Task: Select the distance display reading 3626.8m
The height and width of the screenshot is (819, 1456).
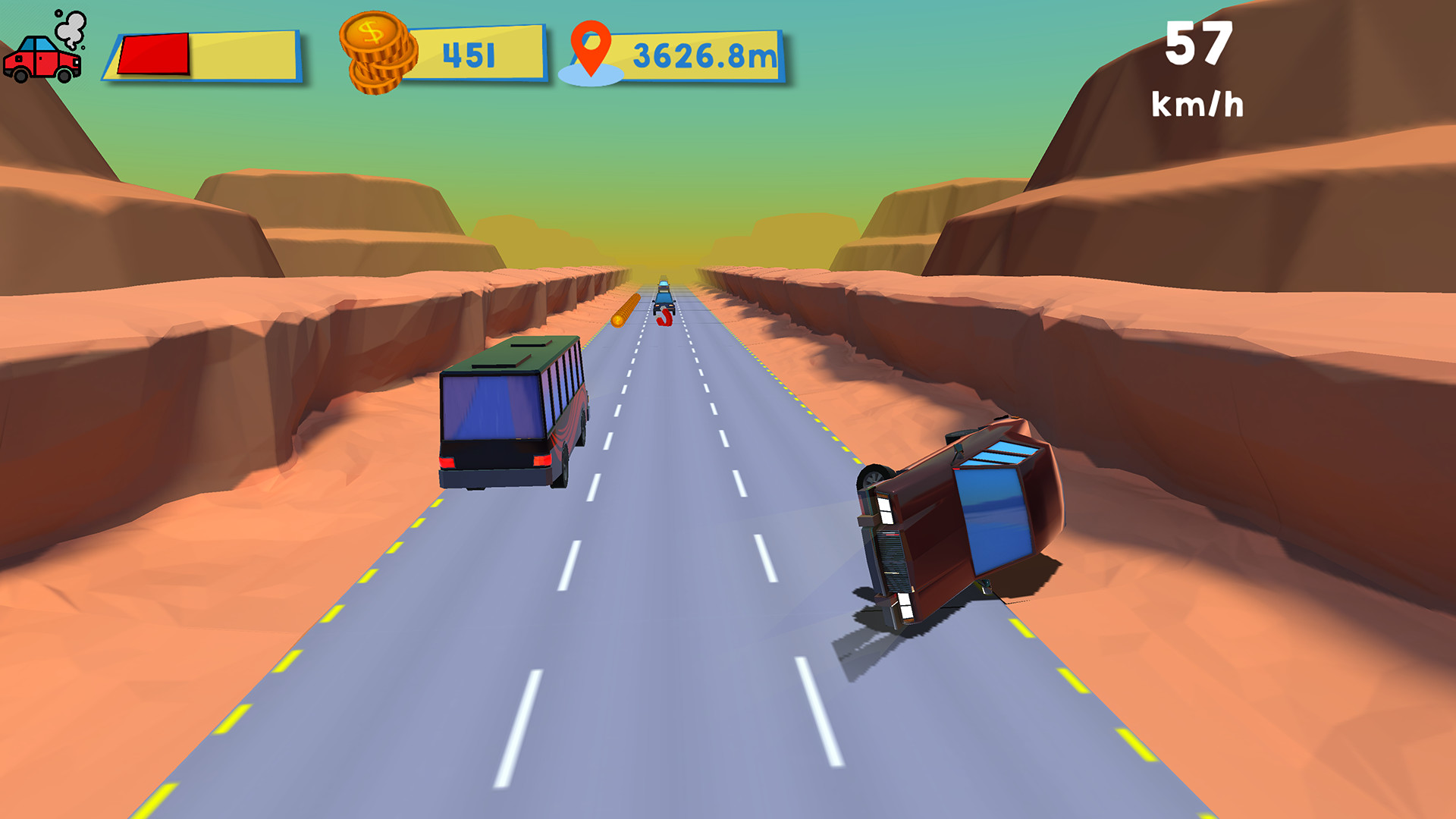Action: (704, 55)
